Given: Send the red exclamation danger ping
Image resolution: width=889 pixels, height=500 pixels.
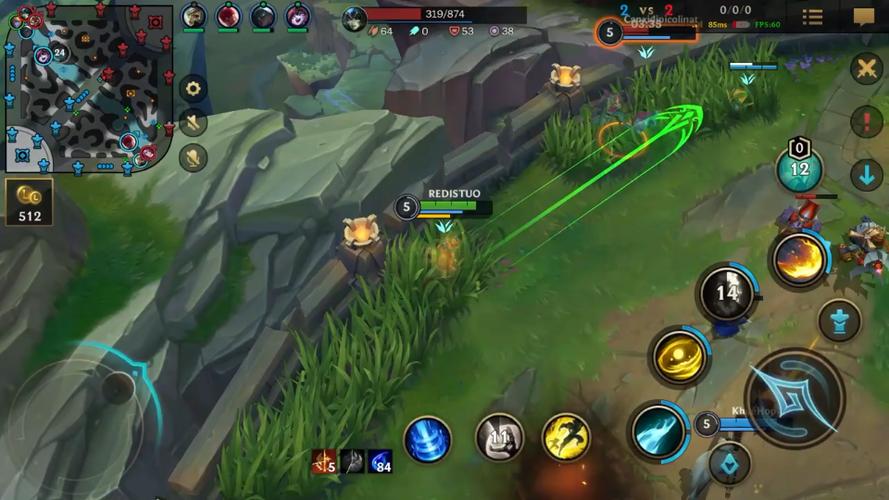Looking at the screenshot, I should tap(866, 121).
